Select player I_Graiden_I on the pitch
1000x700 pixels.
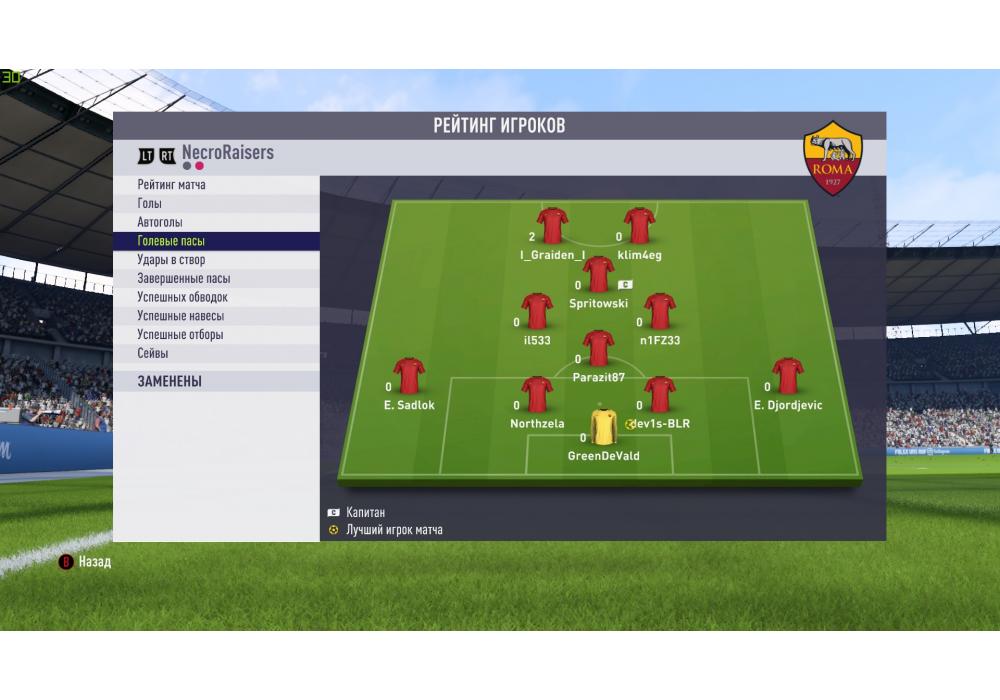552,228
